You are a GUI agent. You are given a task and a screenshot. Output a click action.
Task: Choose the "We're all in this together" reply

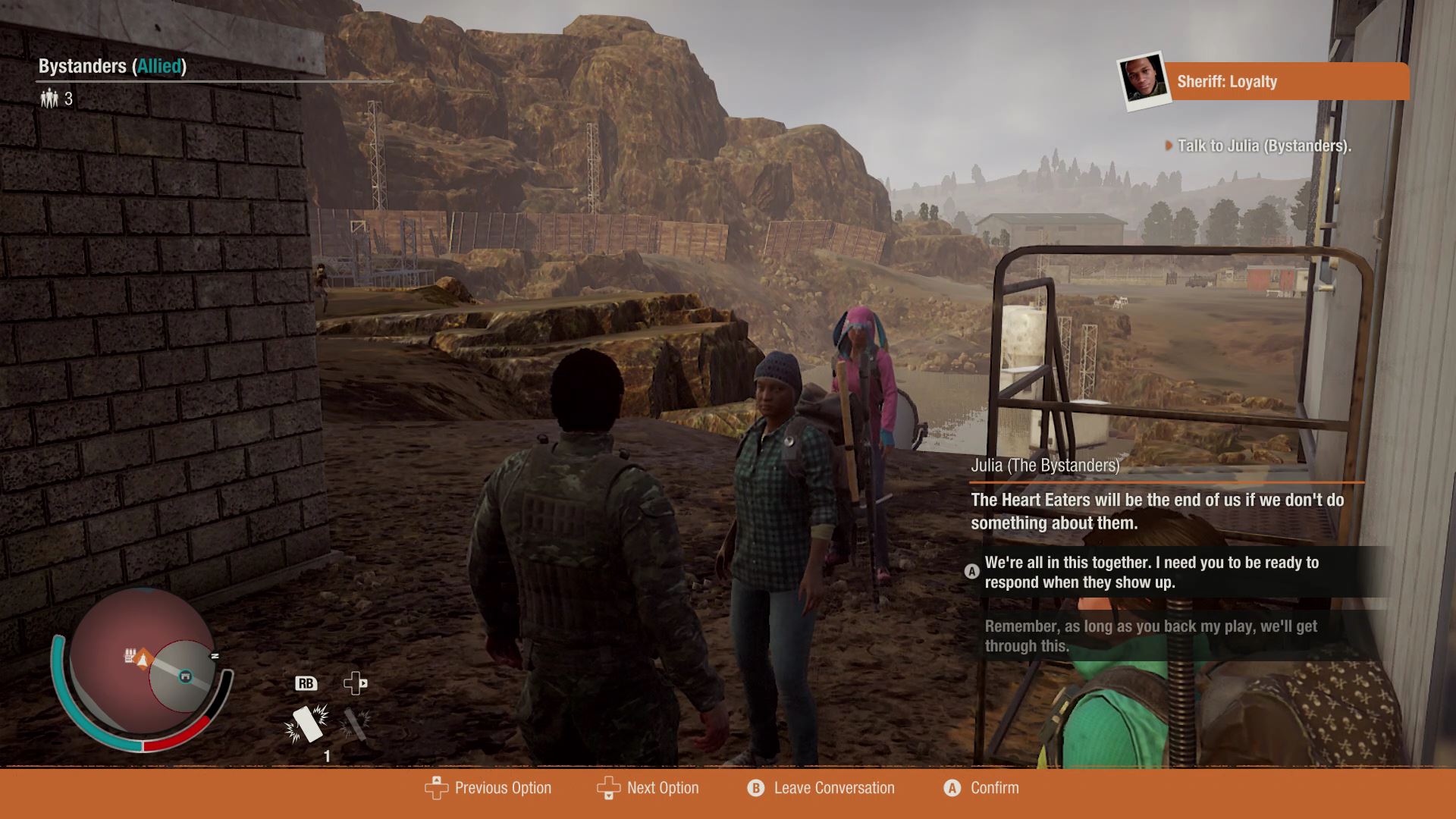click(1151, 573)
